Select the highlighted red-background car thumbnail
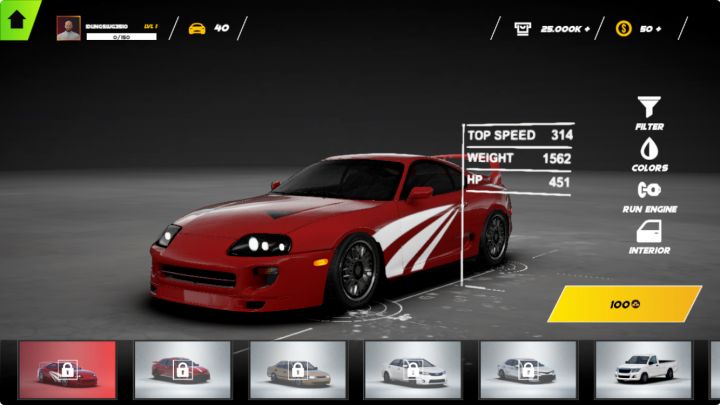Image resolution: width=720 pixels, height=405 pixels. point(68,370)
